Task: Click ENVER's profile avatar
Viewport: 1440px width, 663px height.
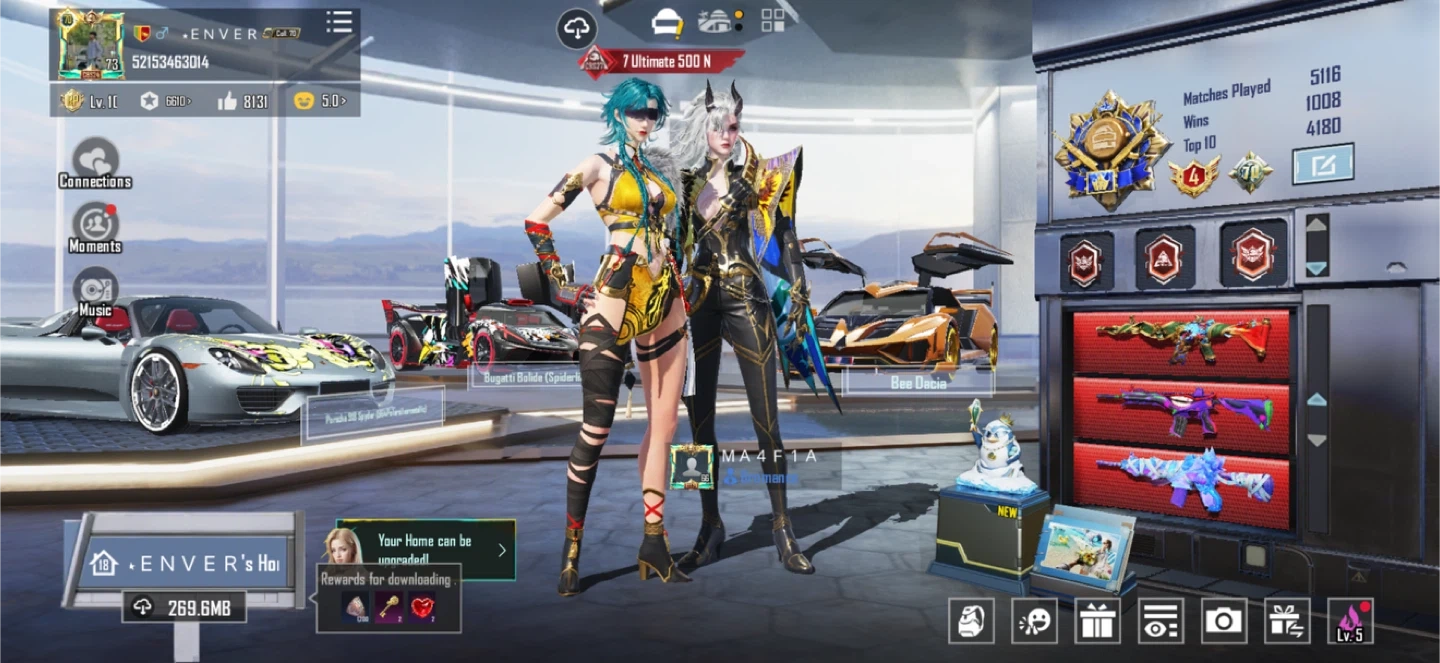Action: 91,45
